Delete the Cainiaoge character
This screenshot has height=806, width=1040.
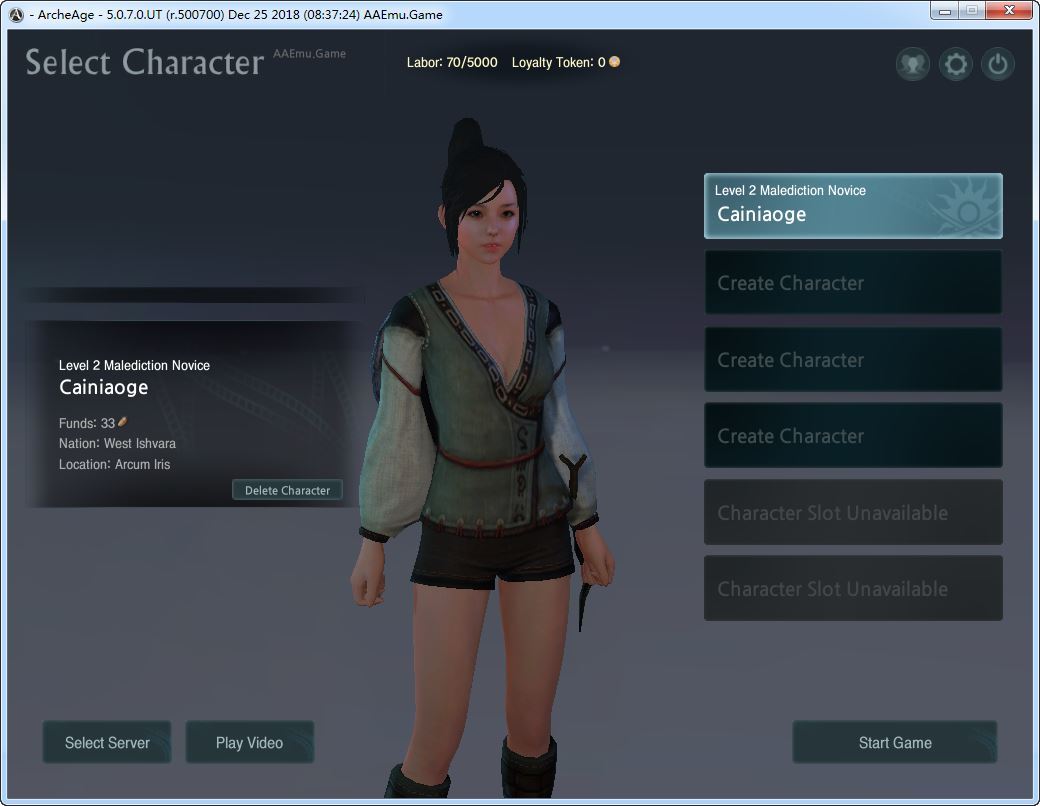tap(287, 490)
